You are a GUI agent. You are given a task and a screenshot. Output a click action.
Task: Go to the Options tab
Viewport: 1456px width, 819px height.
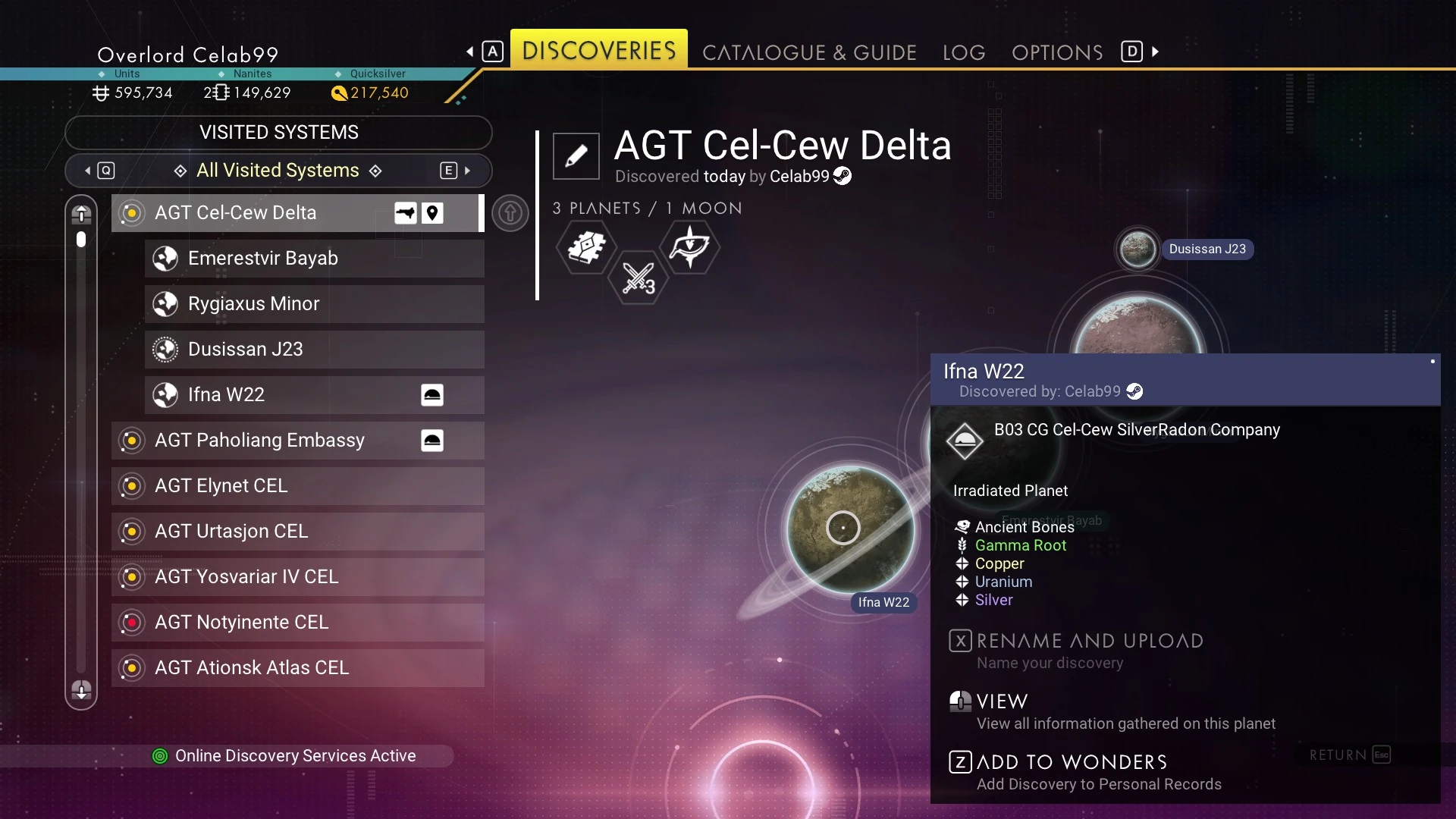[x=1057, y=52]
